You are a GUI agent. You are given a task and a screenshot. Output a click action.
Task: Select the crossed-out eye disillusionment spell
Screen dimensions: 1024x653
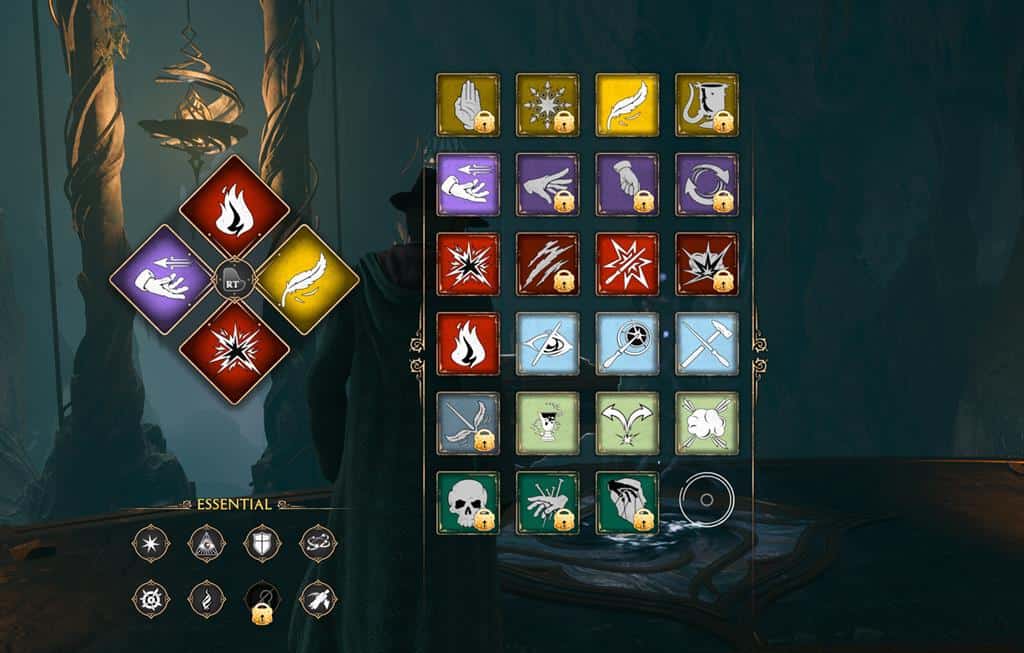click(548, 344)
